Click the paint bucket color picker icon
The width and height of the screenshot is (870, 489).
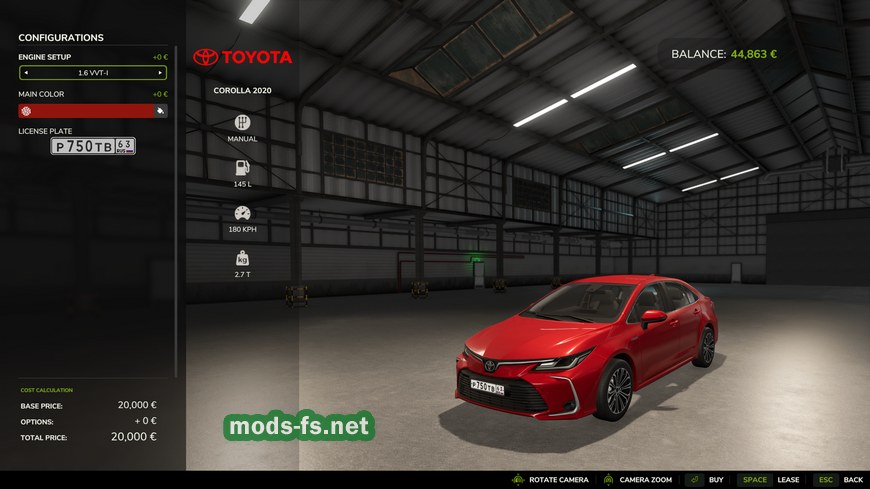pos(160,111)
